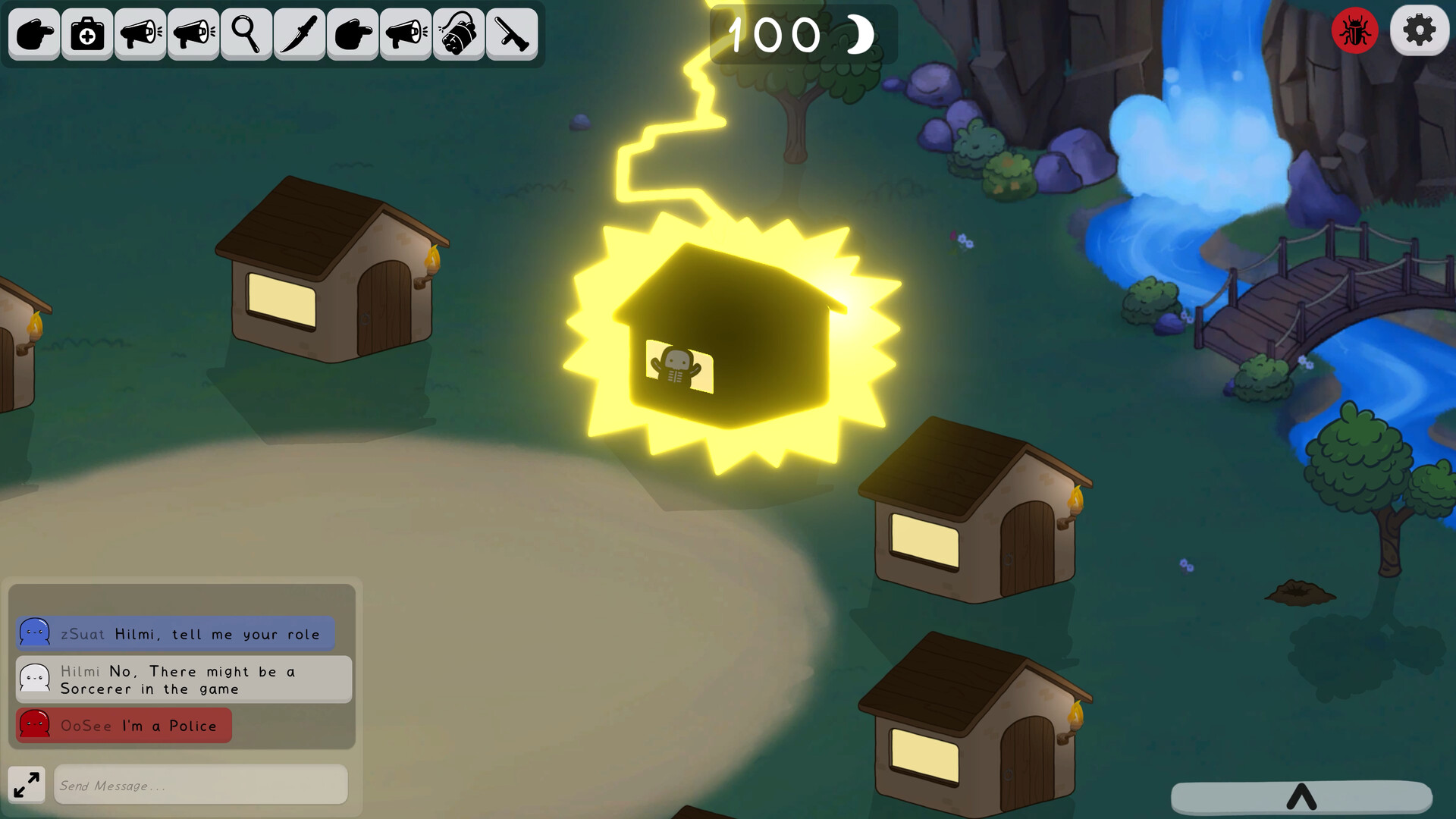Select the knife attack tool
The height and width of the screenshot is (819, 1456).
[299, 33]
